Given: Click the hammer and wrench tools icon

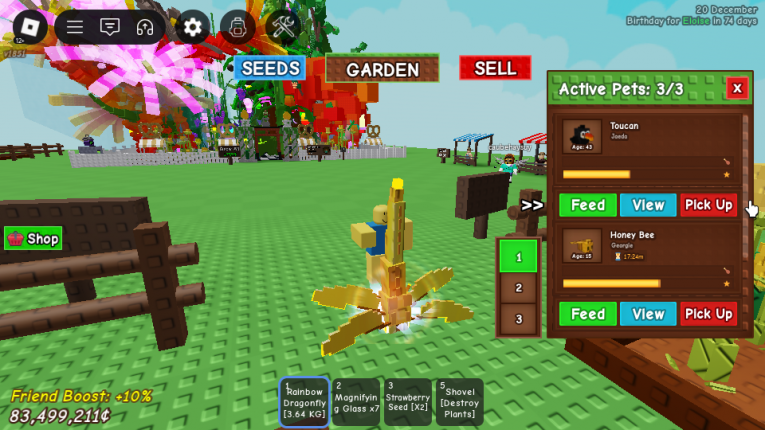Looking at the screenshot, I should [x=283, y=27].
